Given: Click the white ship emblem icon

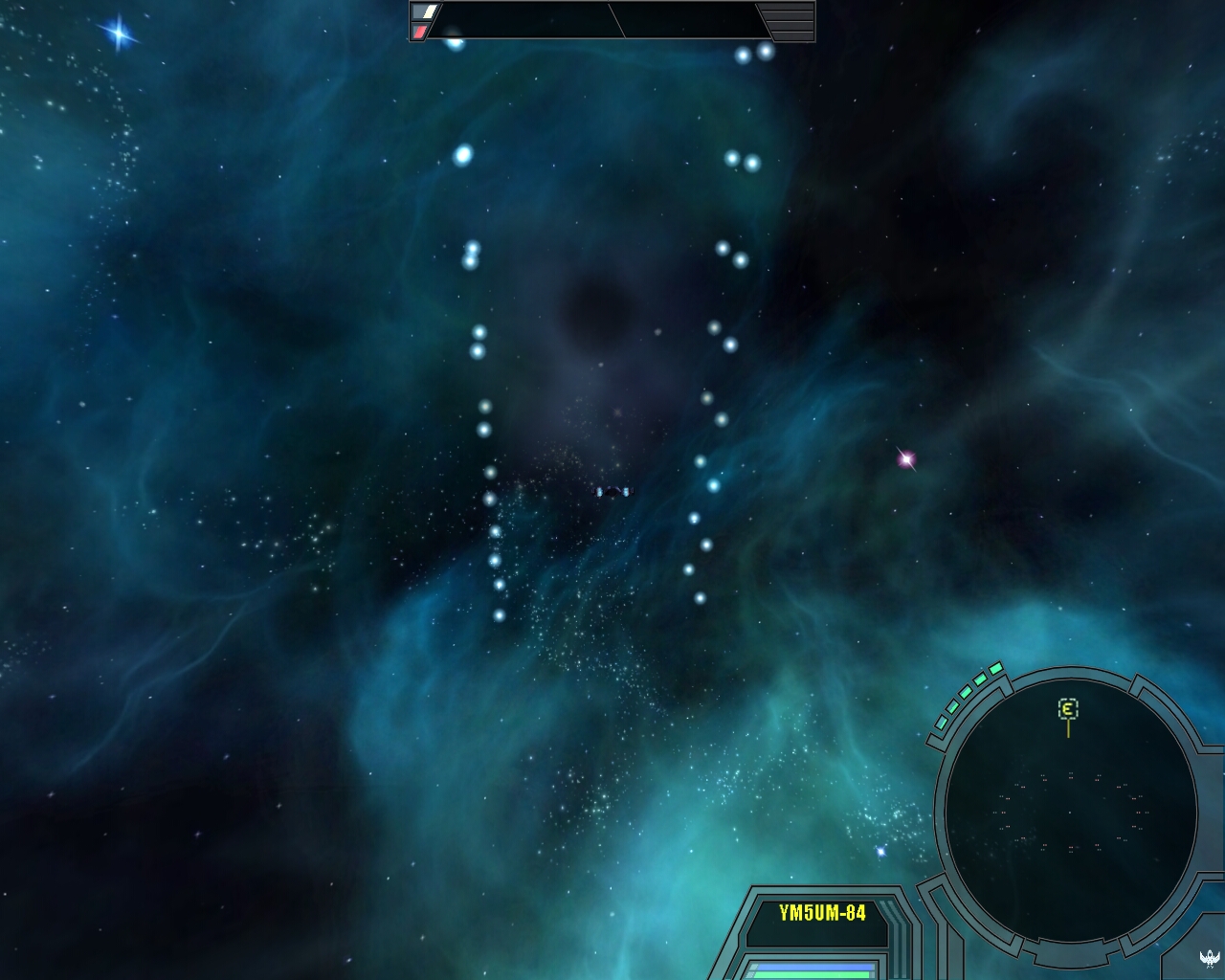Looking at the screenshot, I should coord(1210,957).
